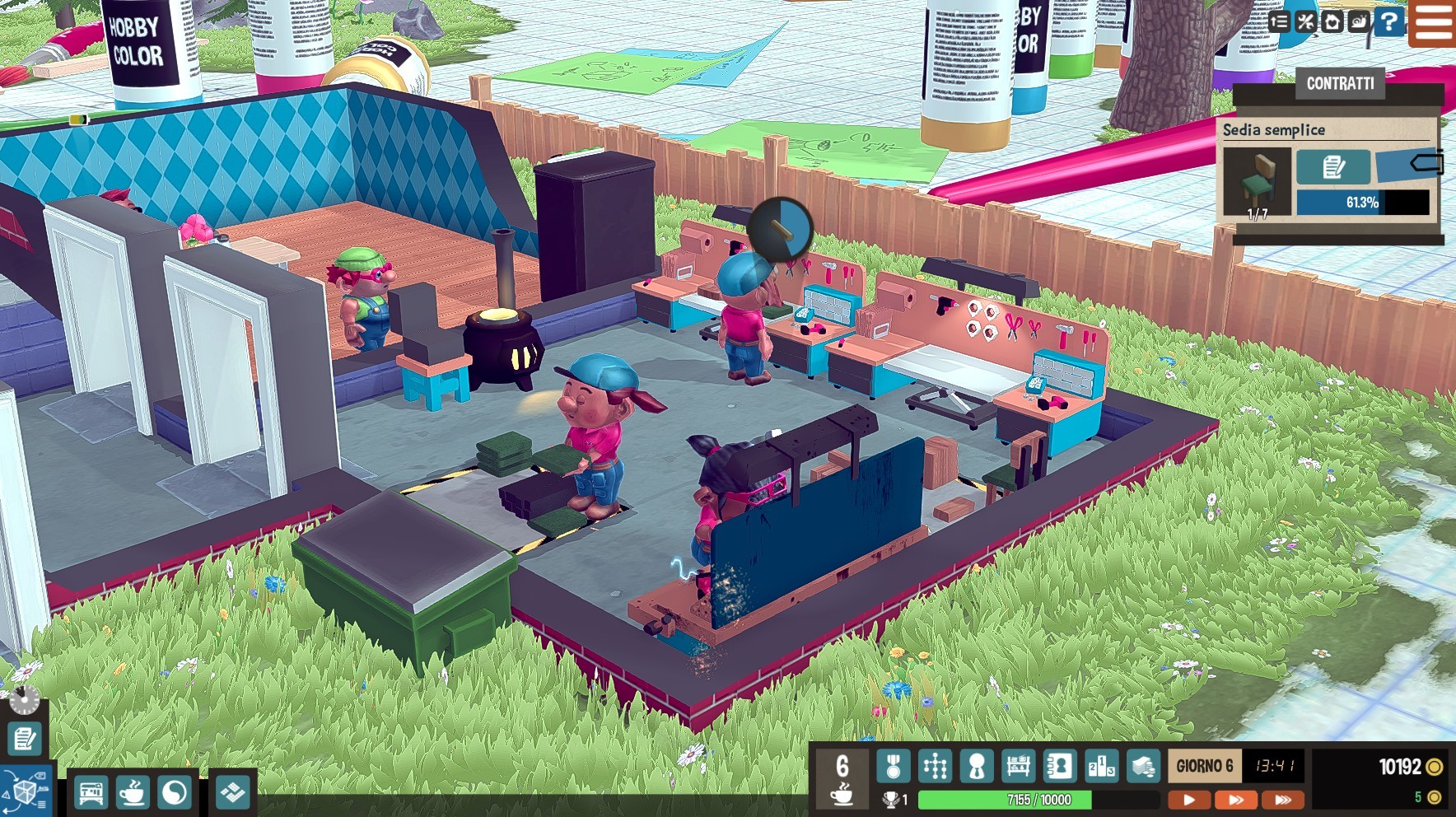Screen dimensions: 1456x817
Task: Open the Contratti panel header
Action: (x=1340, y=83)
